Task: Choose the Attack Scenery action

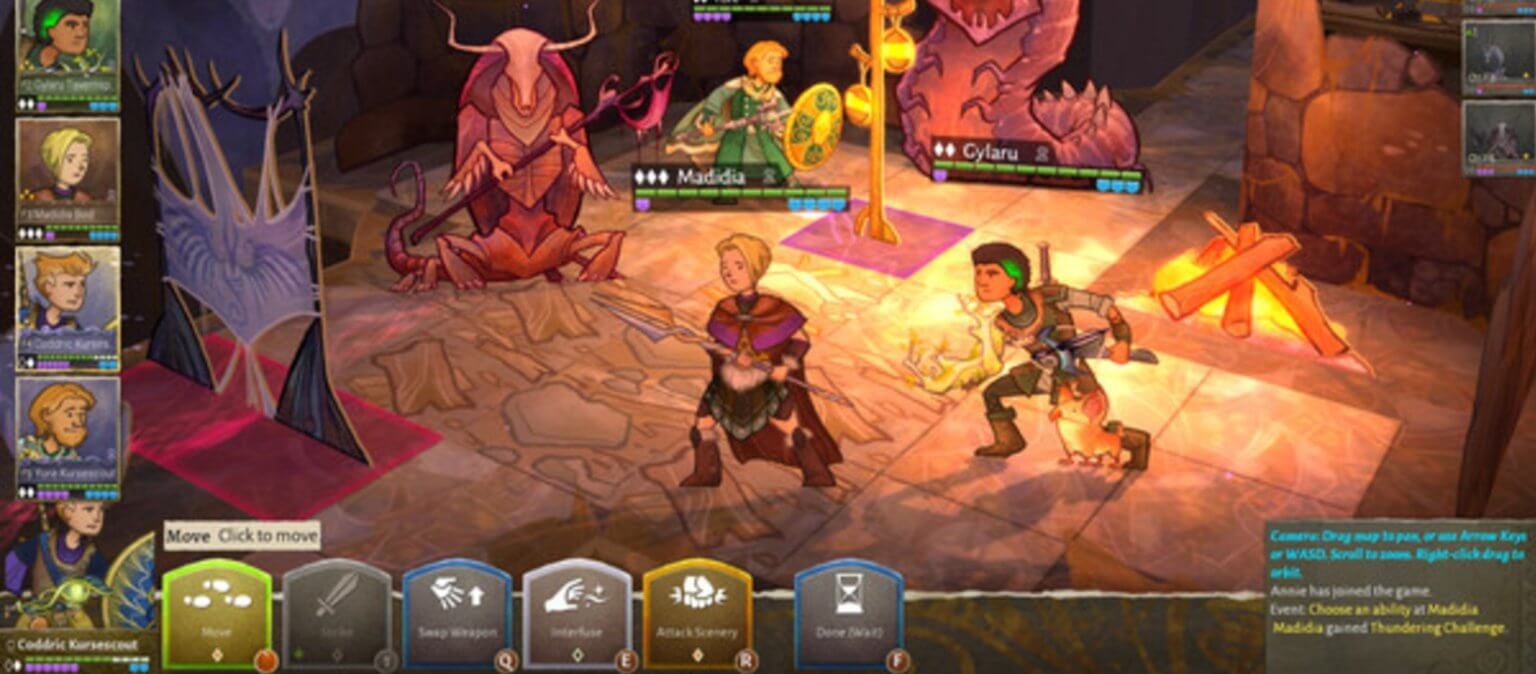Action: 697,613
